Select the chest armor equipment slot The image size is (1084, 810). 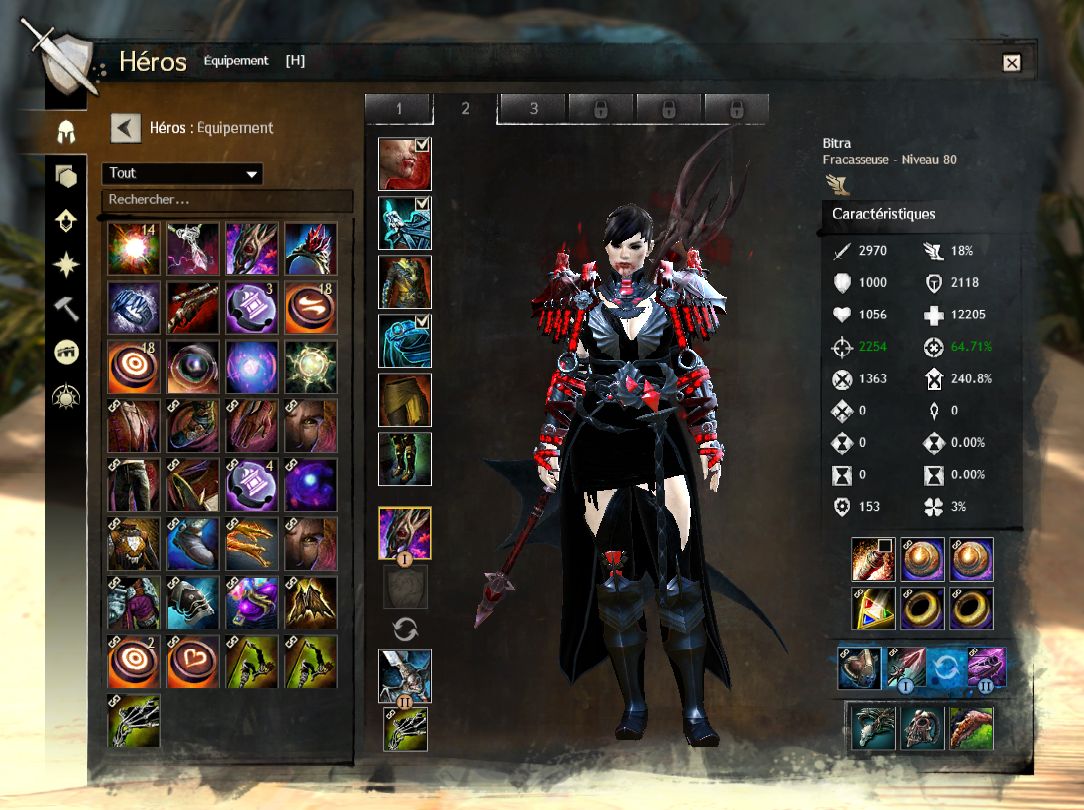pyautogui.click(x=404, y=282)
